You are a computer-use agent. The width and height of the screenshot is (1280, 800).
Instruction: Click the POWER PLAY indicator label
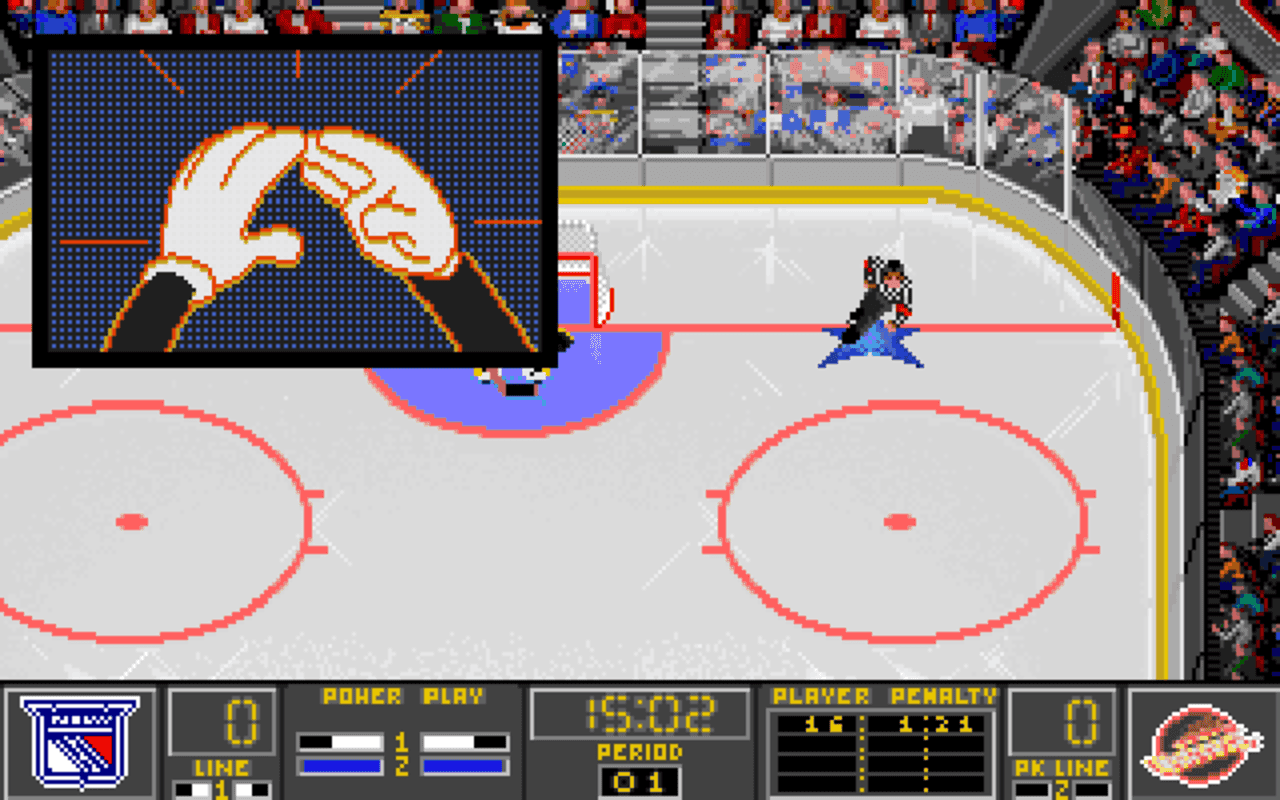click(x=404, y=697)
